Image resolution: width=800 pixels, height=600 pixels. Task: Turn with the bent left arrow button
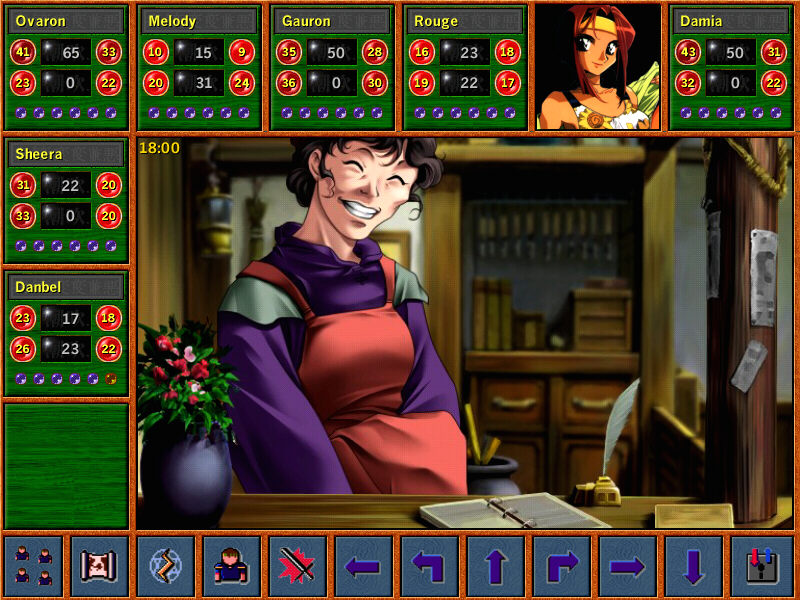point(429,566)
